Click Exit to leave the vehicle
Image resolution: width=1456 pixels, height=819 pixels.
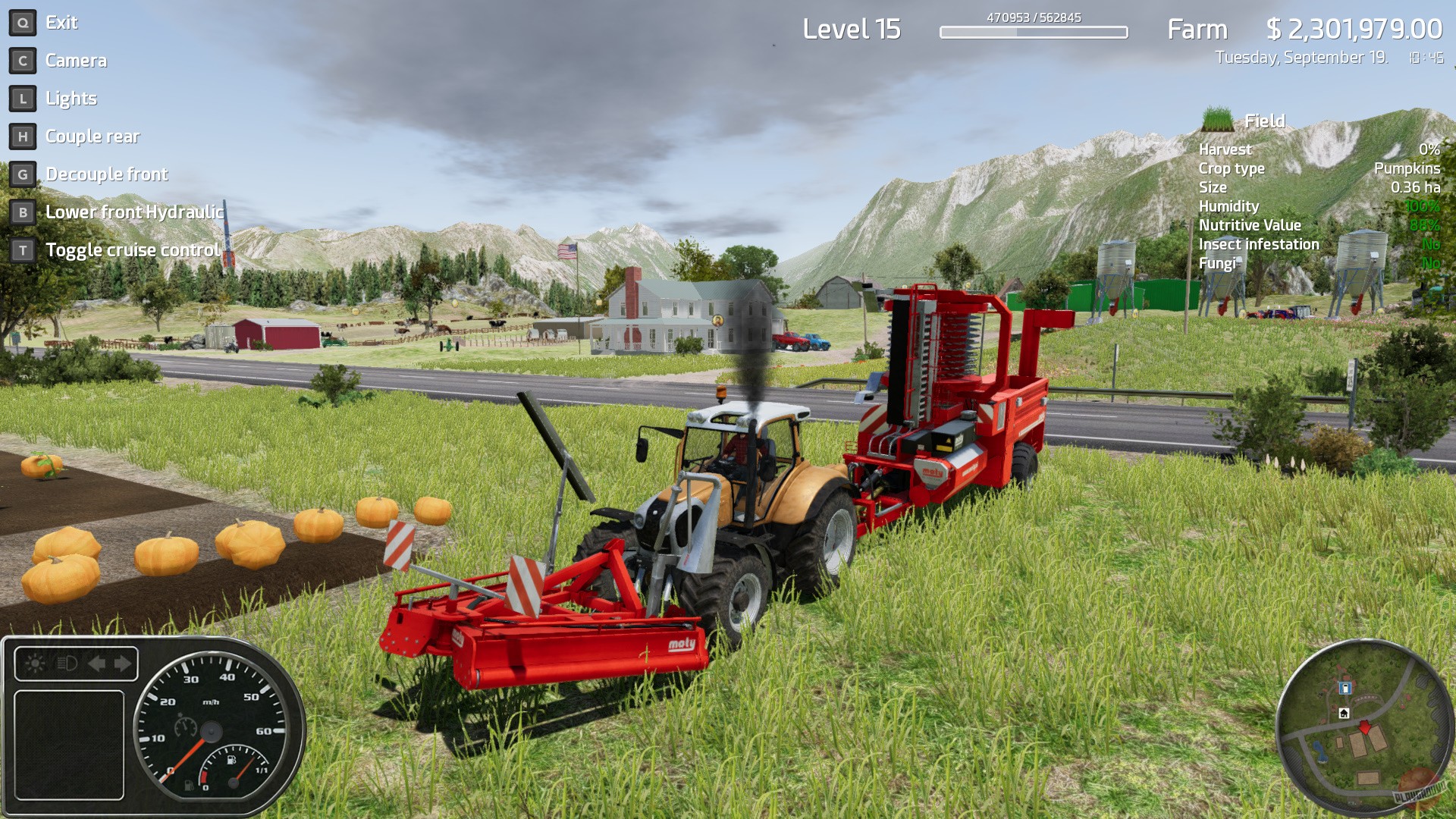(x=61, y=22)
